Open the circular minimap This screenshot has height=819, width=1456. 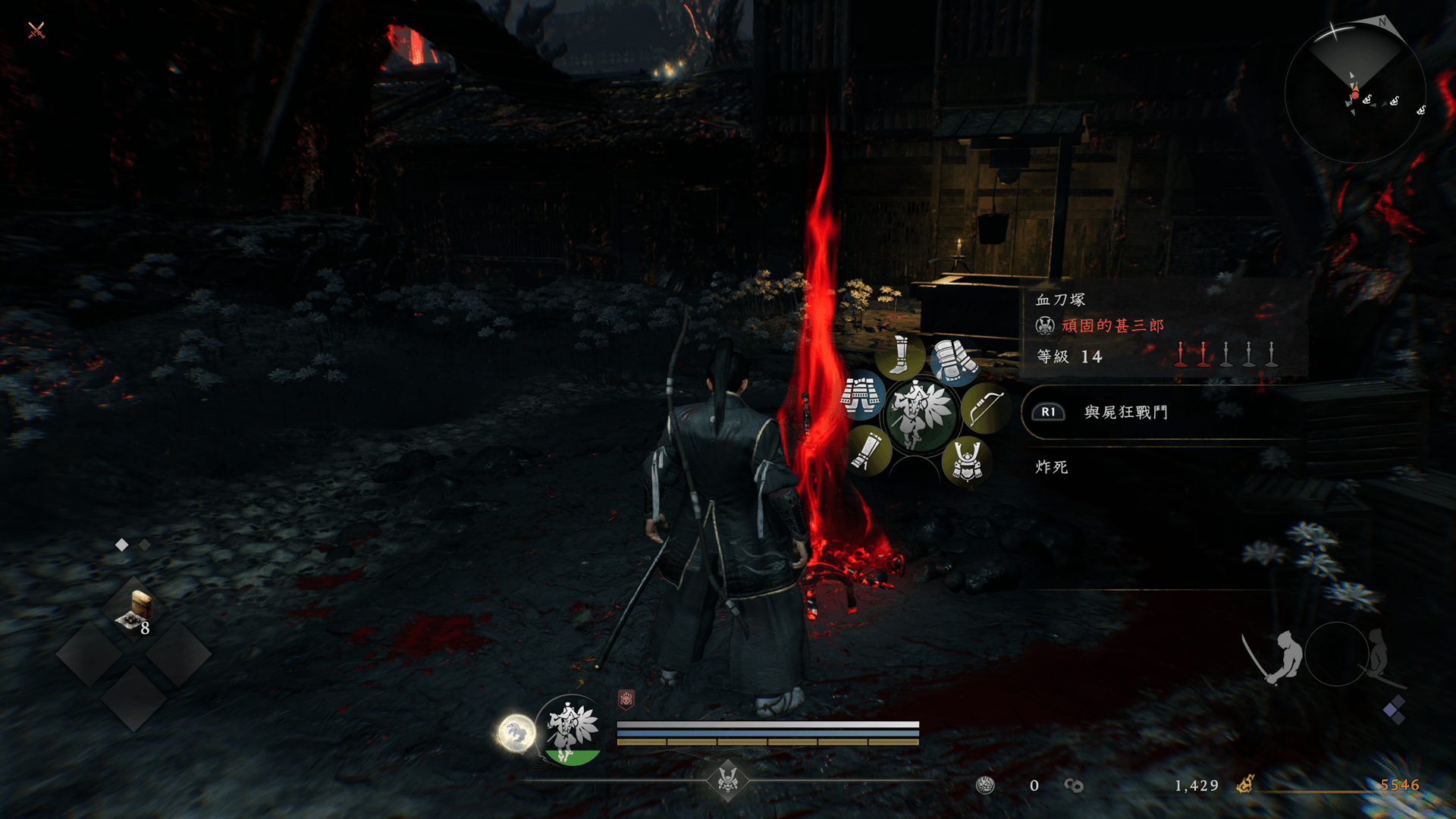tap(1355, 93)
